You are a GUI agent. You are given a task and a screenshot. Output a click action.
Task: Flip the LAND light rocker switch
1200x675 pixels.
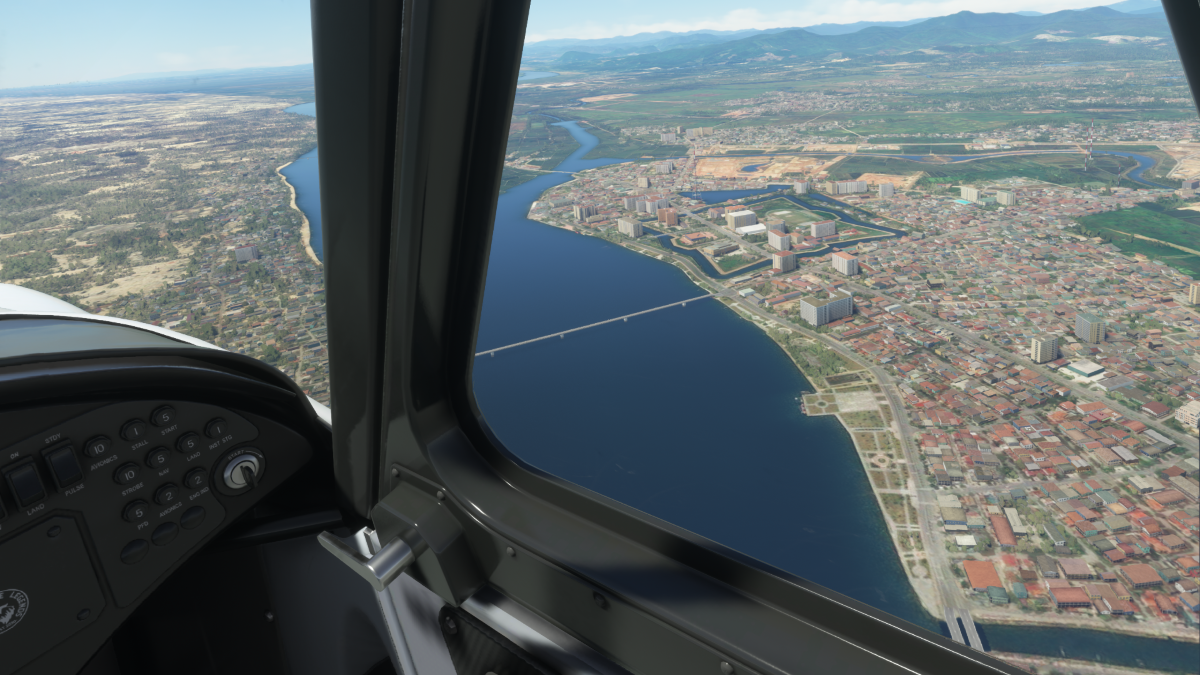[x=25, y=484]
